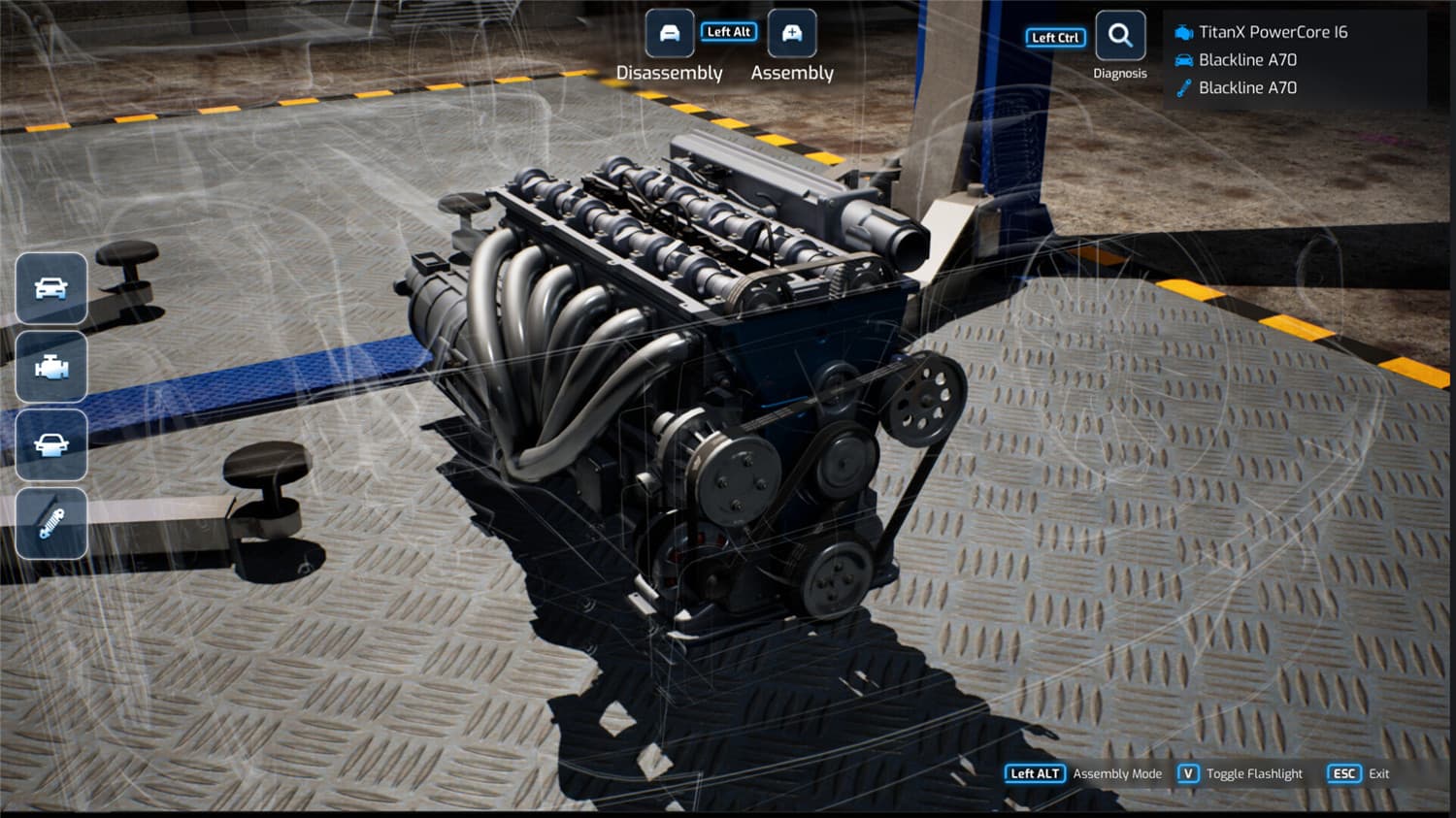Image resolution: width=1456 pixels, height=818 pixels.
Task: Switch to Disassembly mode
Action: point(670,35)
